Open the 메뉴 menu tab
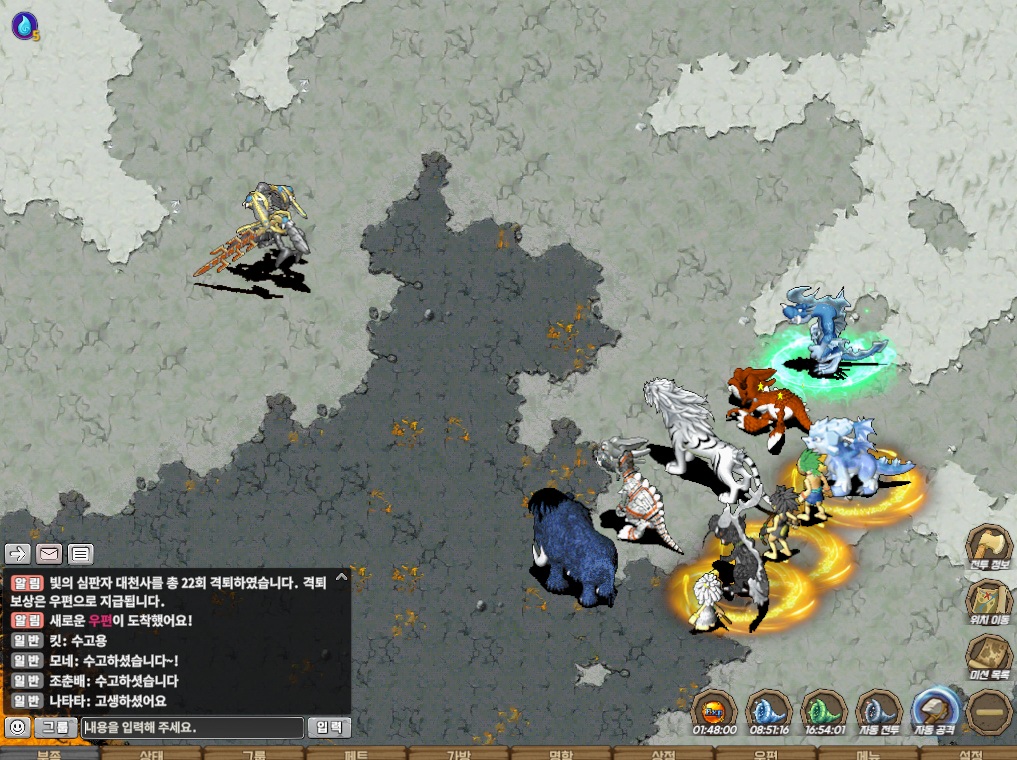The height and width of the screenshot is (760, 1017). tap(868, 754)
